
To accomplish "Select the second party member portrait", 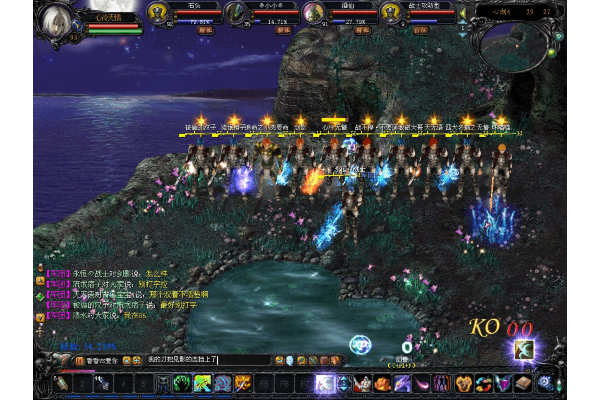I will click(x=236, y=13).
